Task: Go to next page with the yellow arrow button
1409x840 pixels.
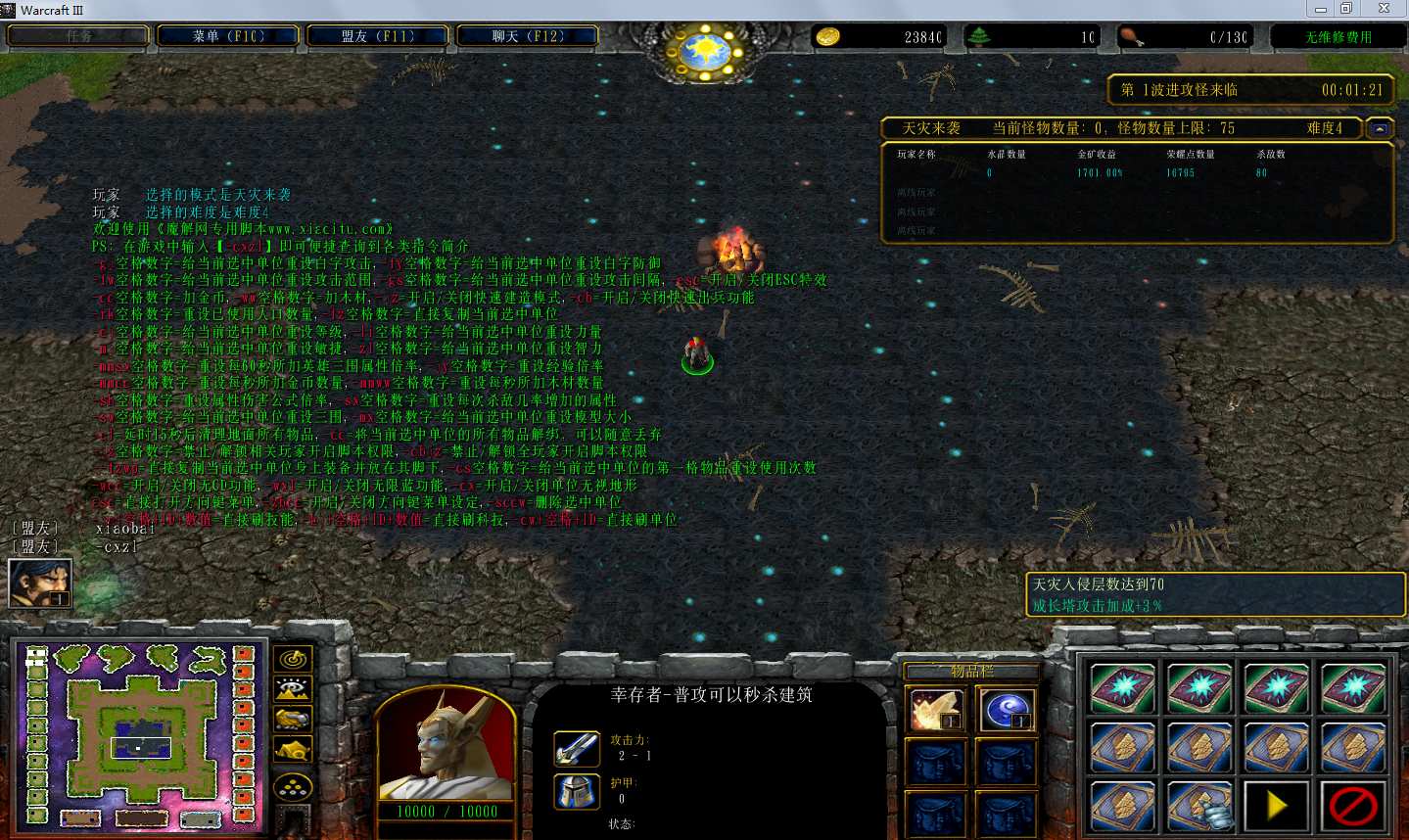Action: [x=1276, y=806]
